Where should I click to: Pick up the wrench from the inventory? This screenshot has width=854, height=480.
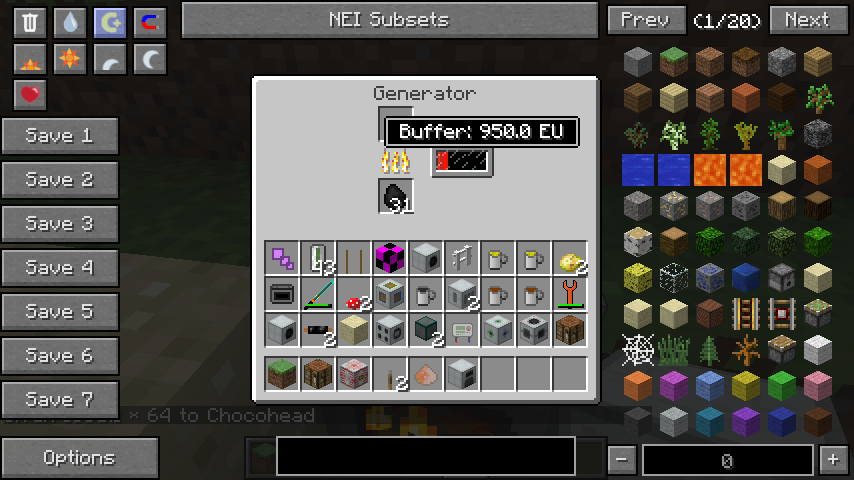pyautogui.click(x=570, y=294)
